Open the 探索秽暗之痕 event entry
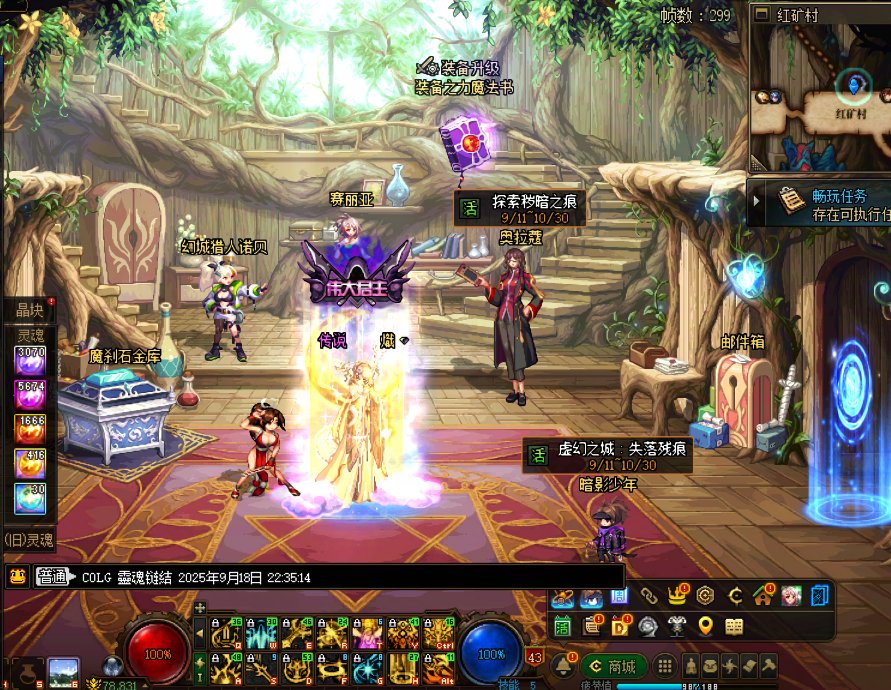Screen dimensions: 891x690 pos(521,207)
